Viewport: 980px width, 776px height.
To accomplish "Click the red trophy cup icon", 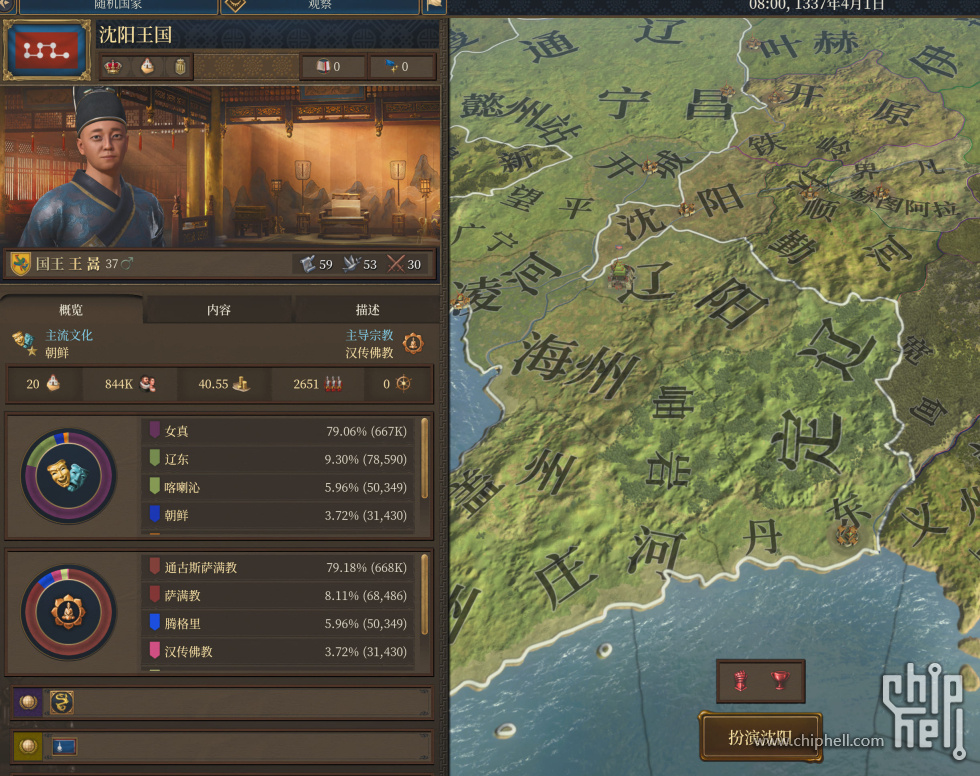I will [780, 681].
